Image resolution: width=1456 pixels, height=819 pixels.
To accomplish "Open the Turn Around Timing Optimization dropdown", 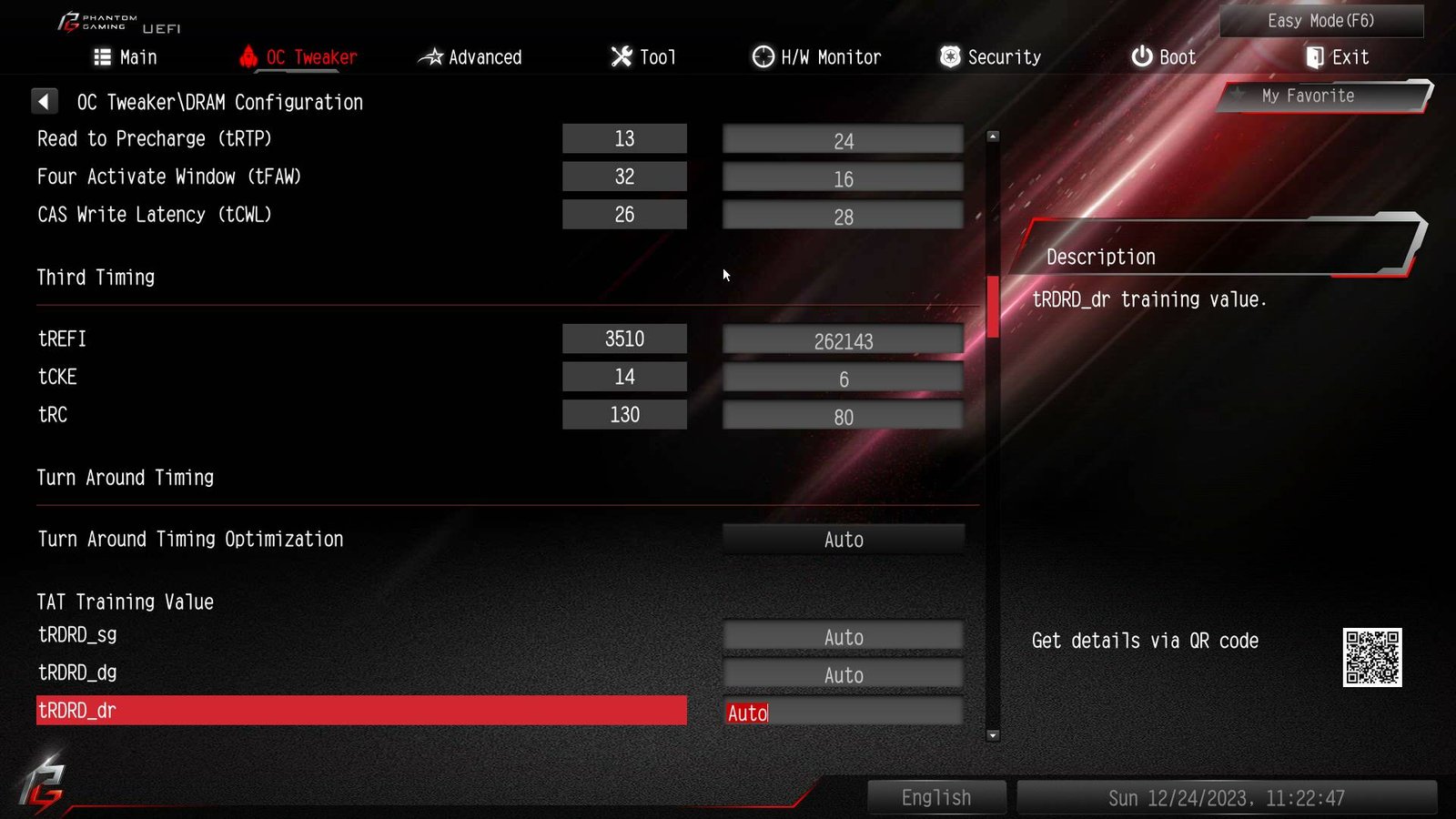I will 843,540.
